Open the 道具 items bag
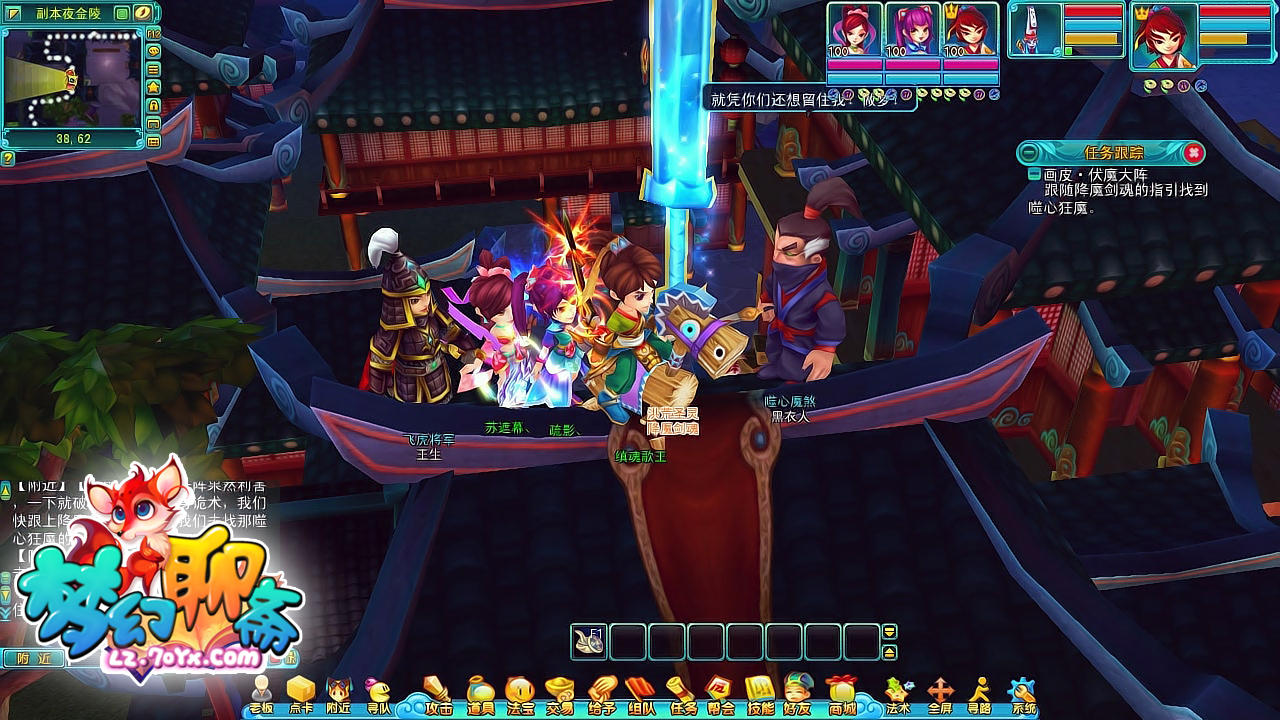 pyautogui.click(x=481, y=694)
